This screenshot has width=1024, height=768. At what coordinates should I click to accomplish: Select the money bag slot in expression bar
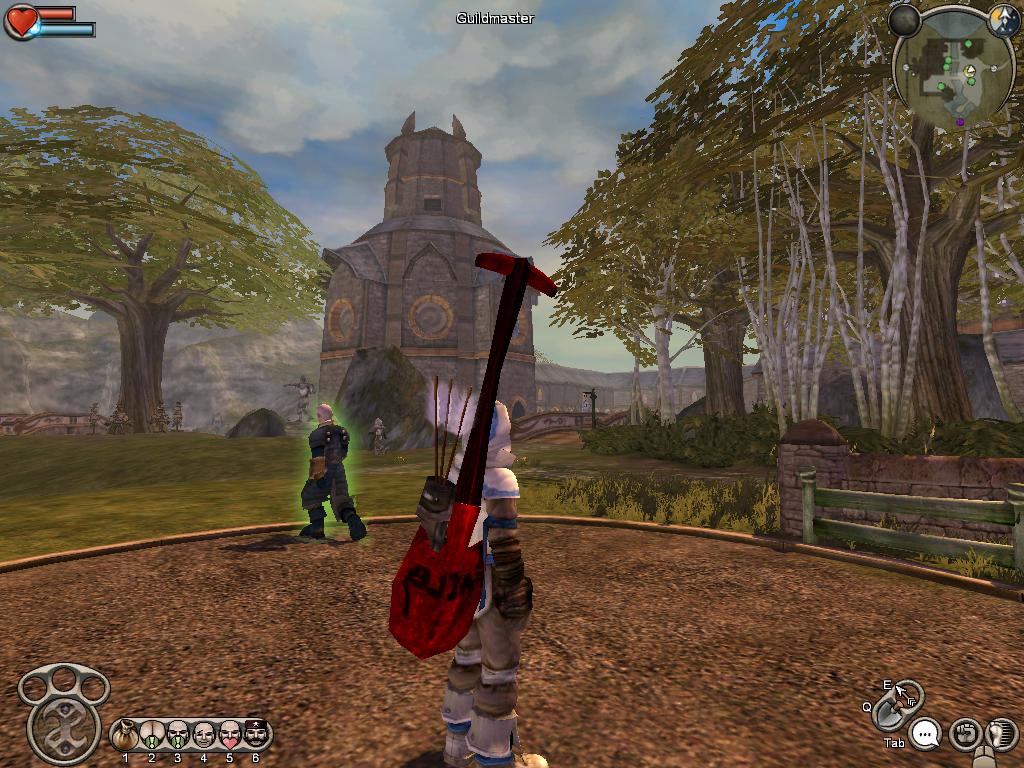126,736
